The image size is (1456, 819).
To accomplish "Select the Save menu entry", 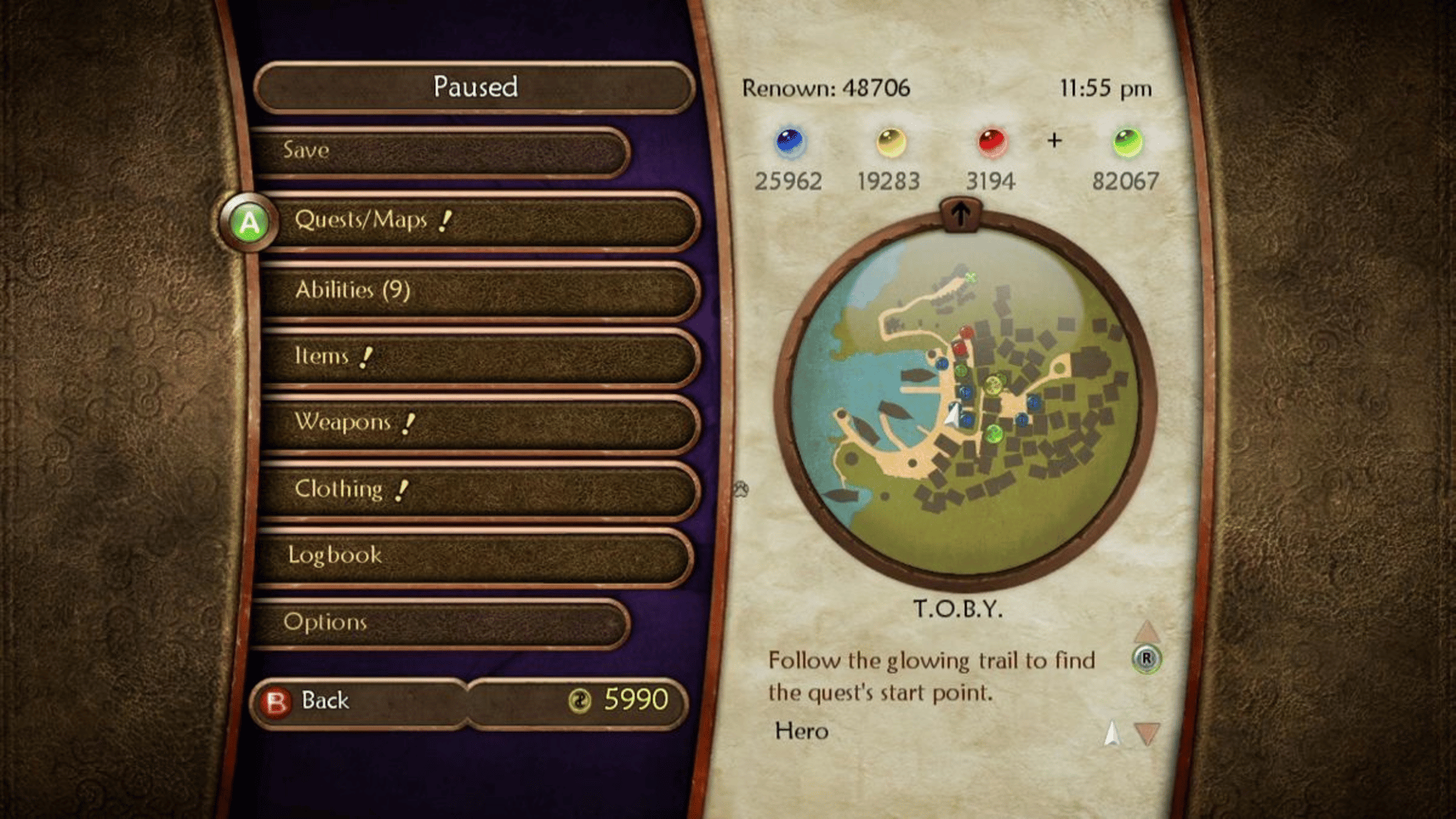I will point(440,150).
